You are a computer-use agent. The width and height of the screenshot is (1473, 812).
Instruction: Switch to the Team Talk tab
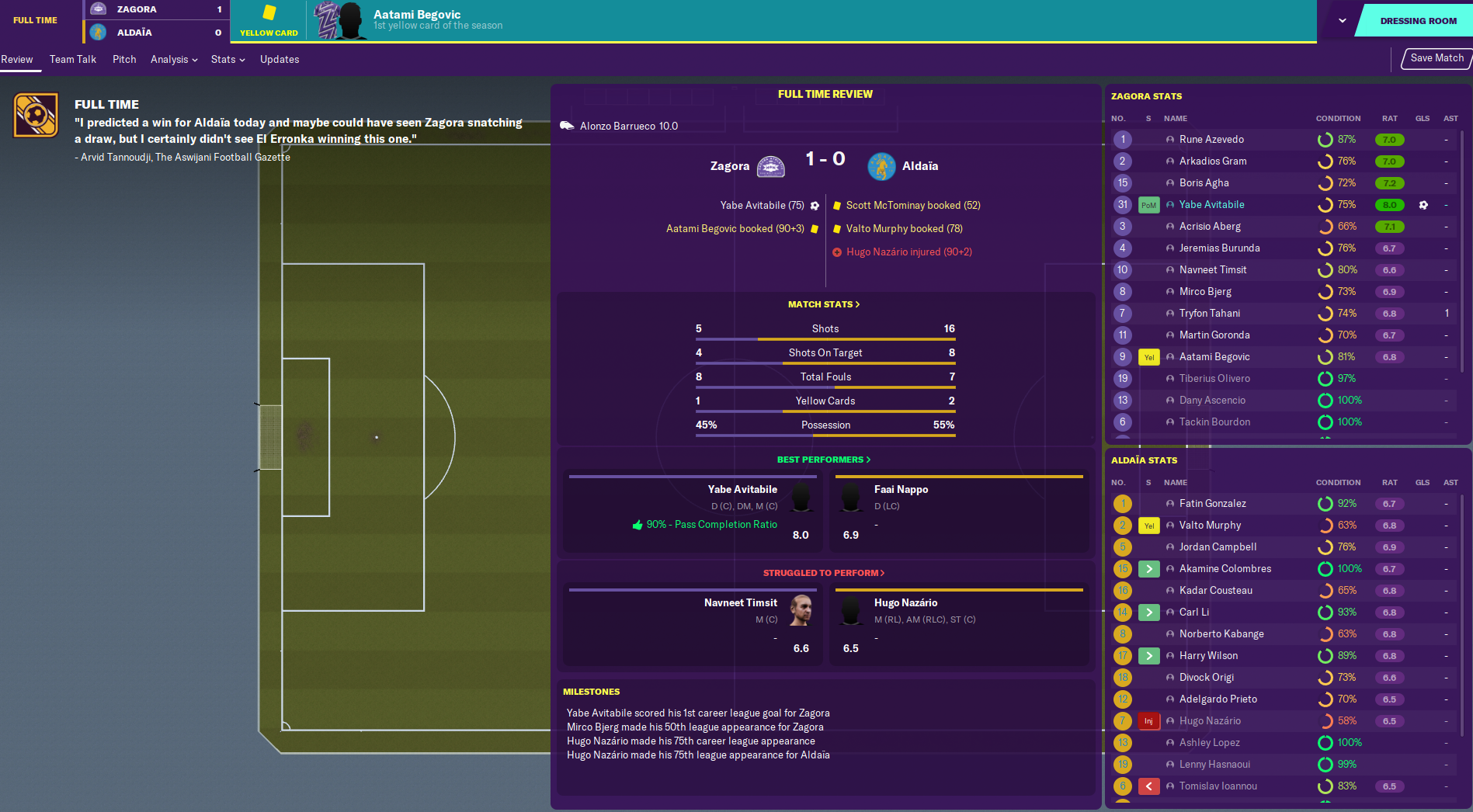click(73, 60)
